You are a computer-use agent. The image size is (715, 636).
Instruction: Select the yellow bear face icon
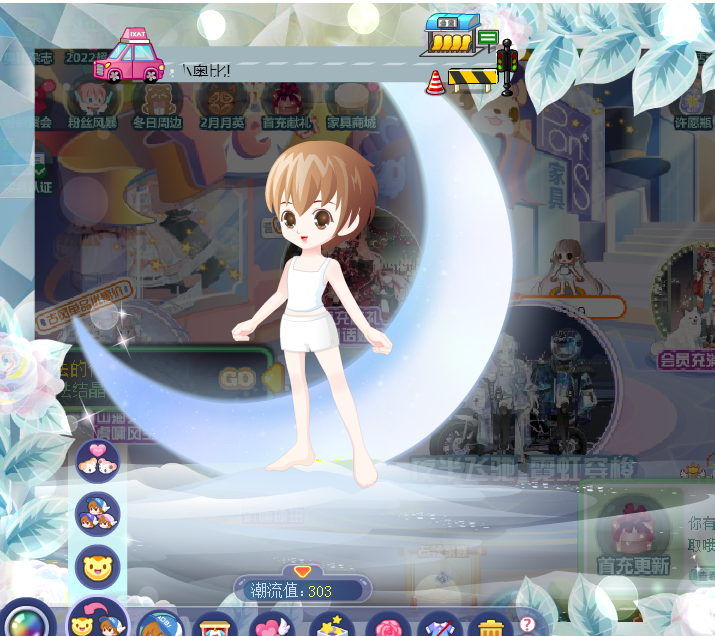(98, 567)
